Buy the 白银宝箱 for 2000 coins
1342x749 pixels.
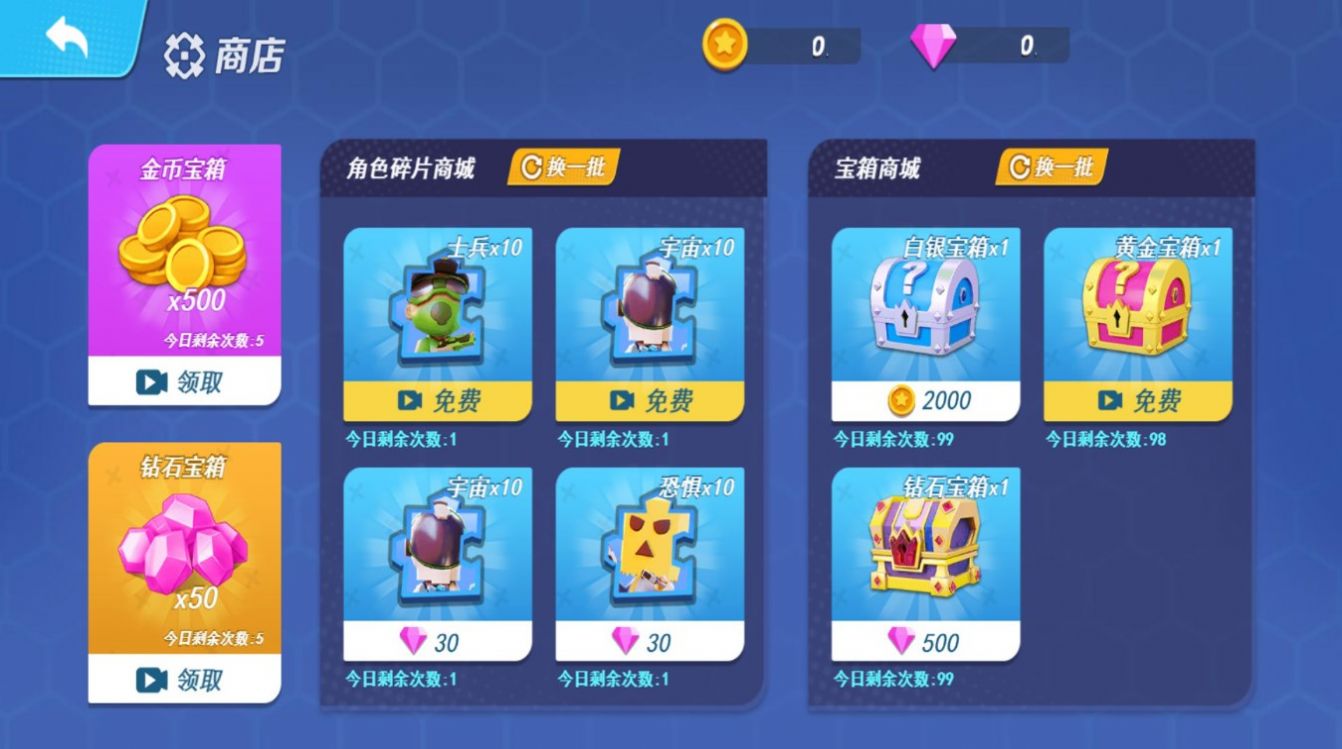pos(926,401)
